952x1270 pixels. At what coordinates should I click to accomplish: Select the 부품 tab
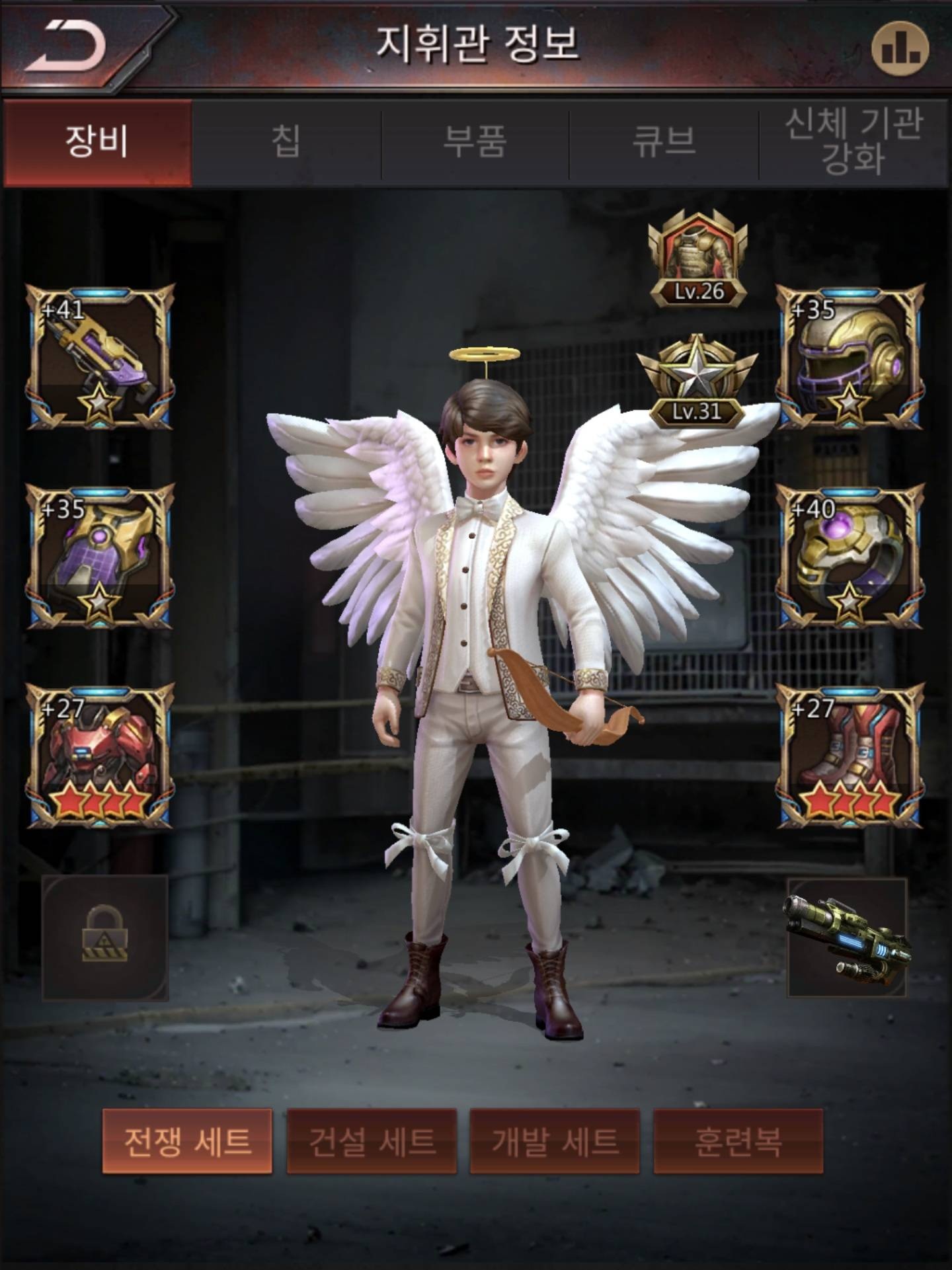coord(475,142)
